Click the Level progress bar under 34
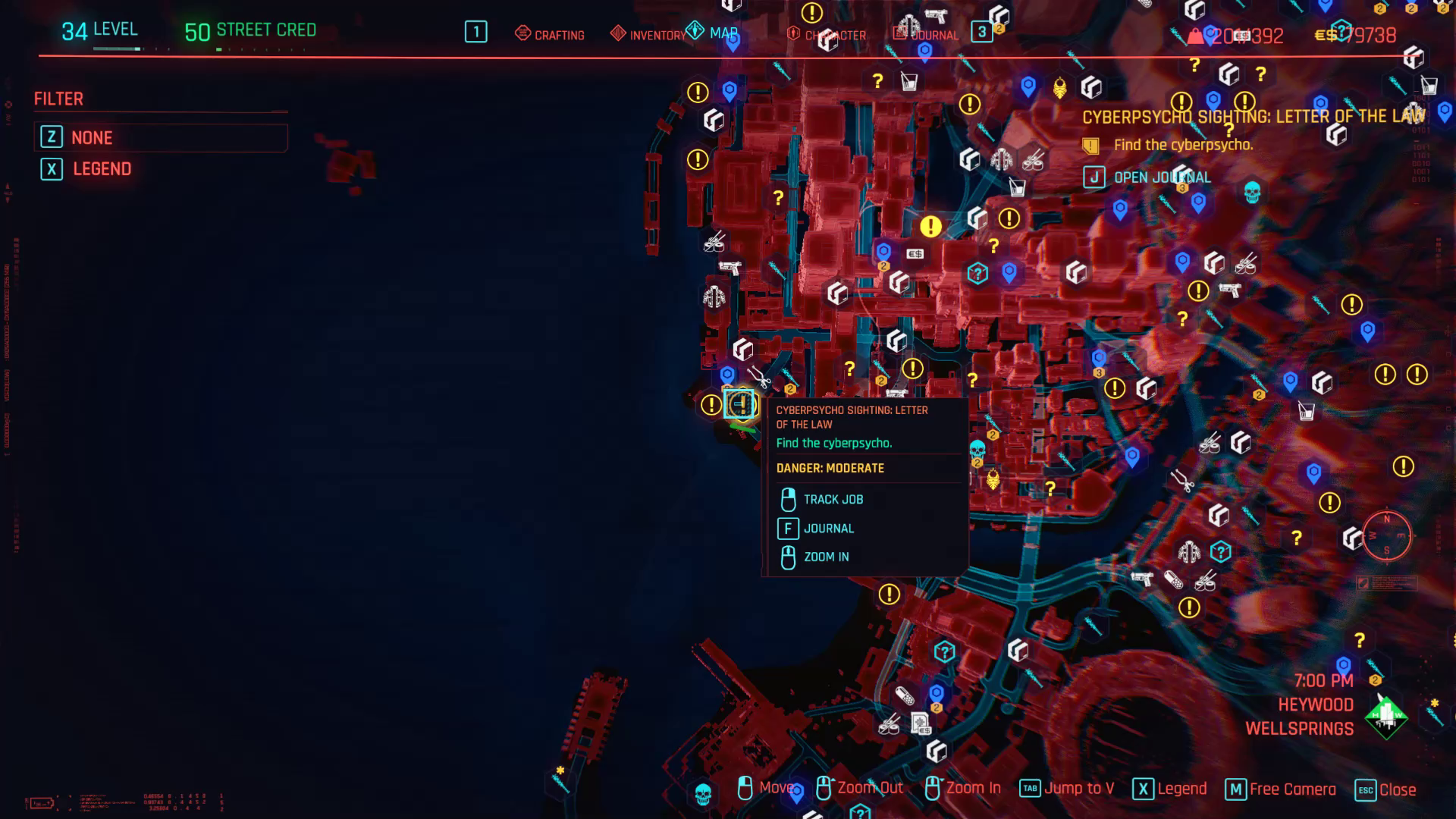1456x819 pixels. tap(118, 47)
